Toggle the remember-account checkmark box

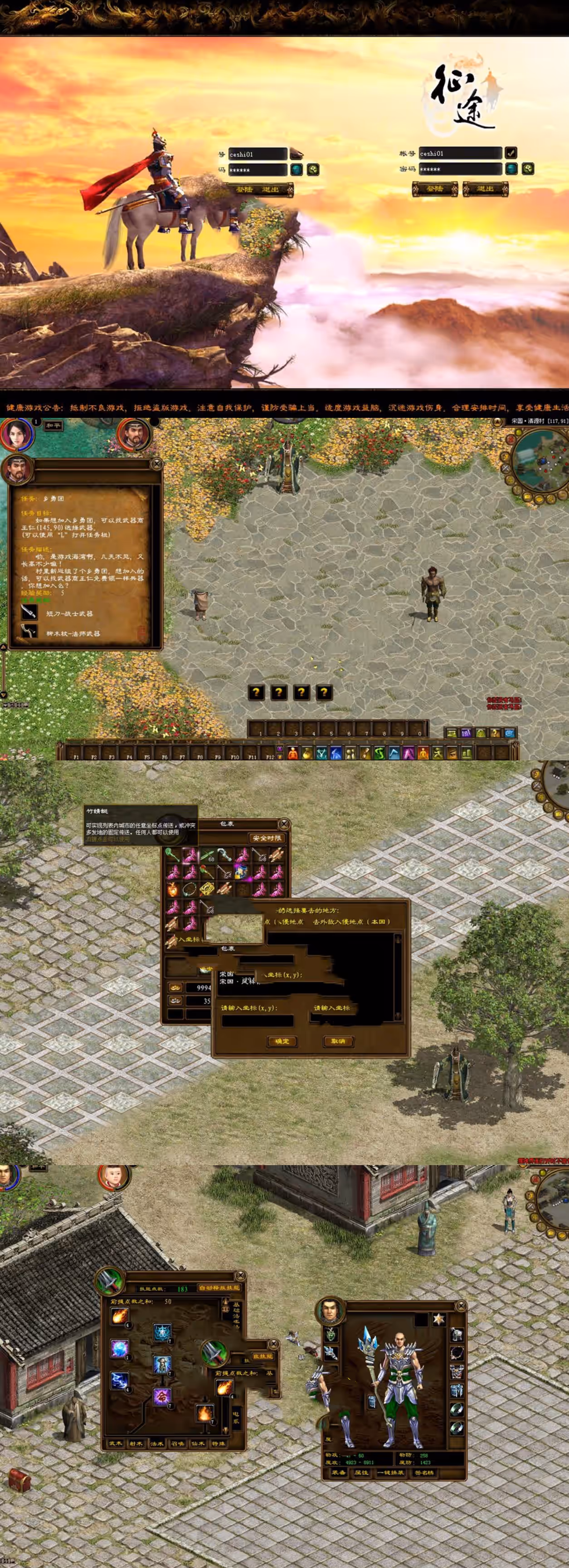[511, 153]
